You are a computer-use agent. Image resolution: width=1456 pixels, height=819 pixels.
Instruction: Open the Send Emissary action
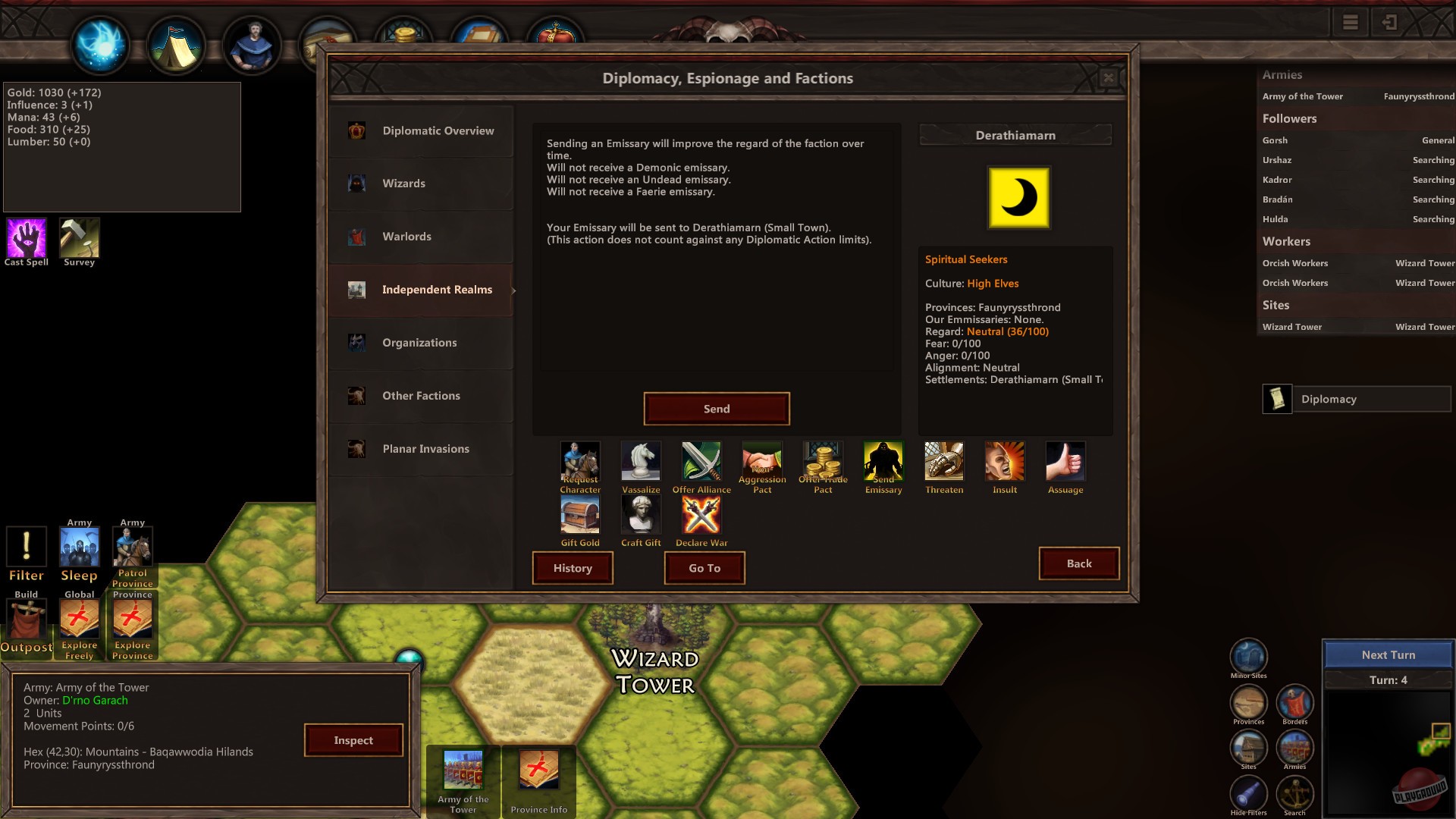click(x=883, y=460)
